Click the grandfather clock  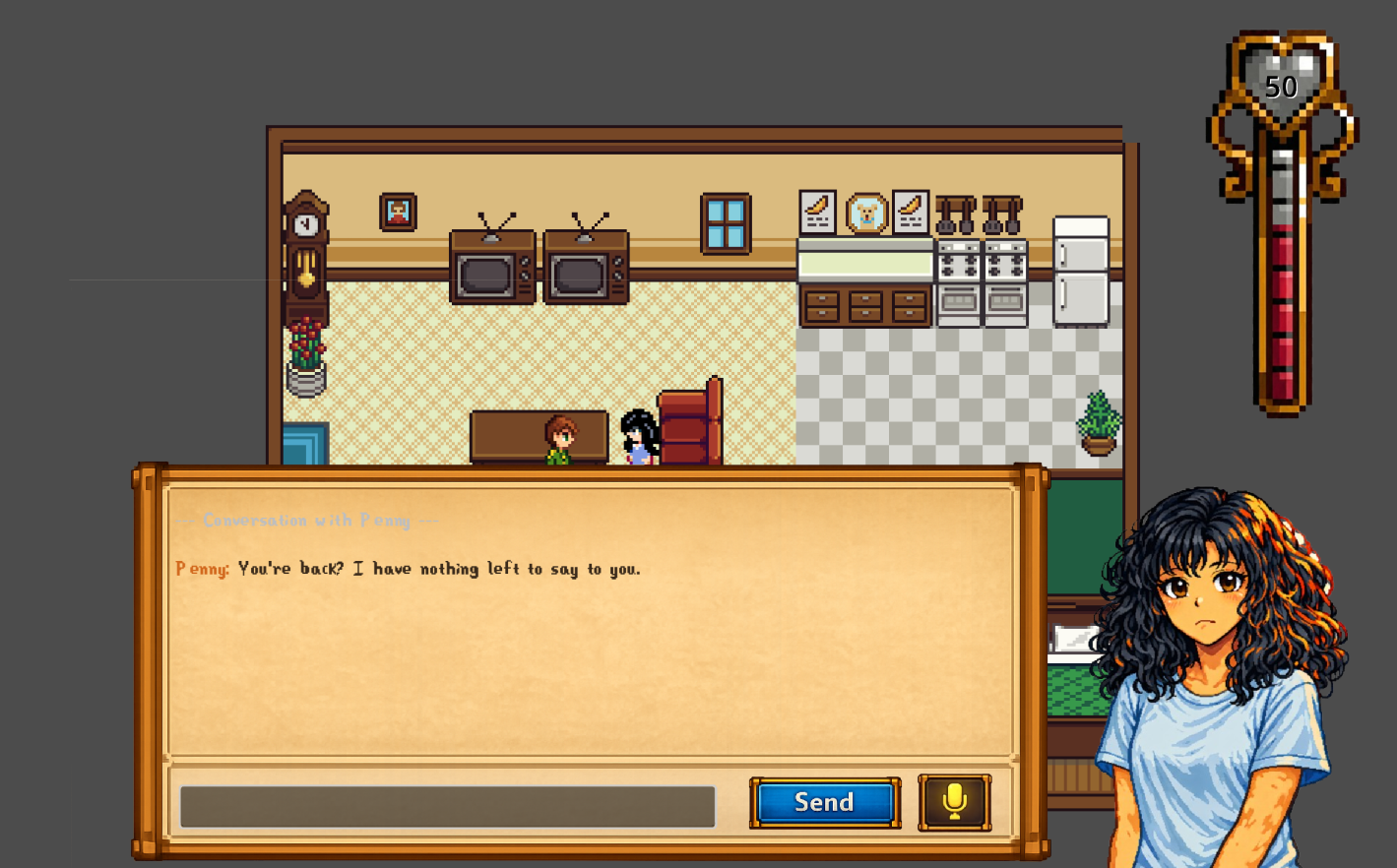coord(305,246)
